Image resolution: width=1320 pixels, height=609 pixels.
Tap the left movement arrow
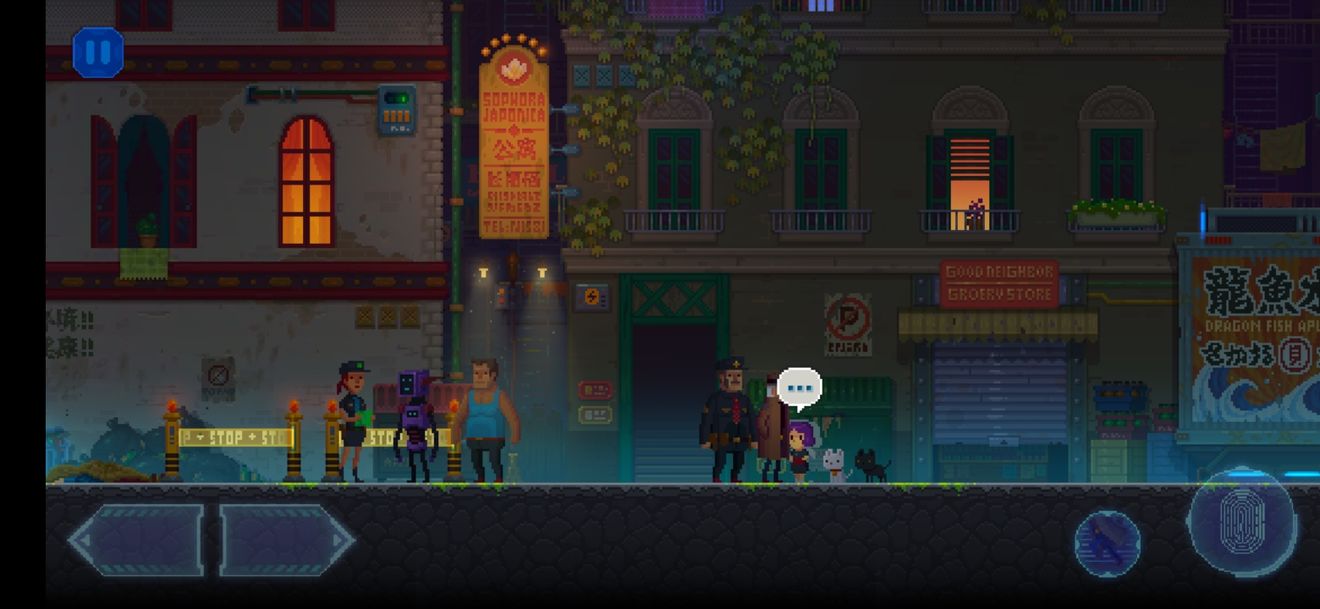coord(137,540)
